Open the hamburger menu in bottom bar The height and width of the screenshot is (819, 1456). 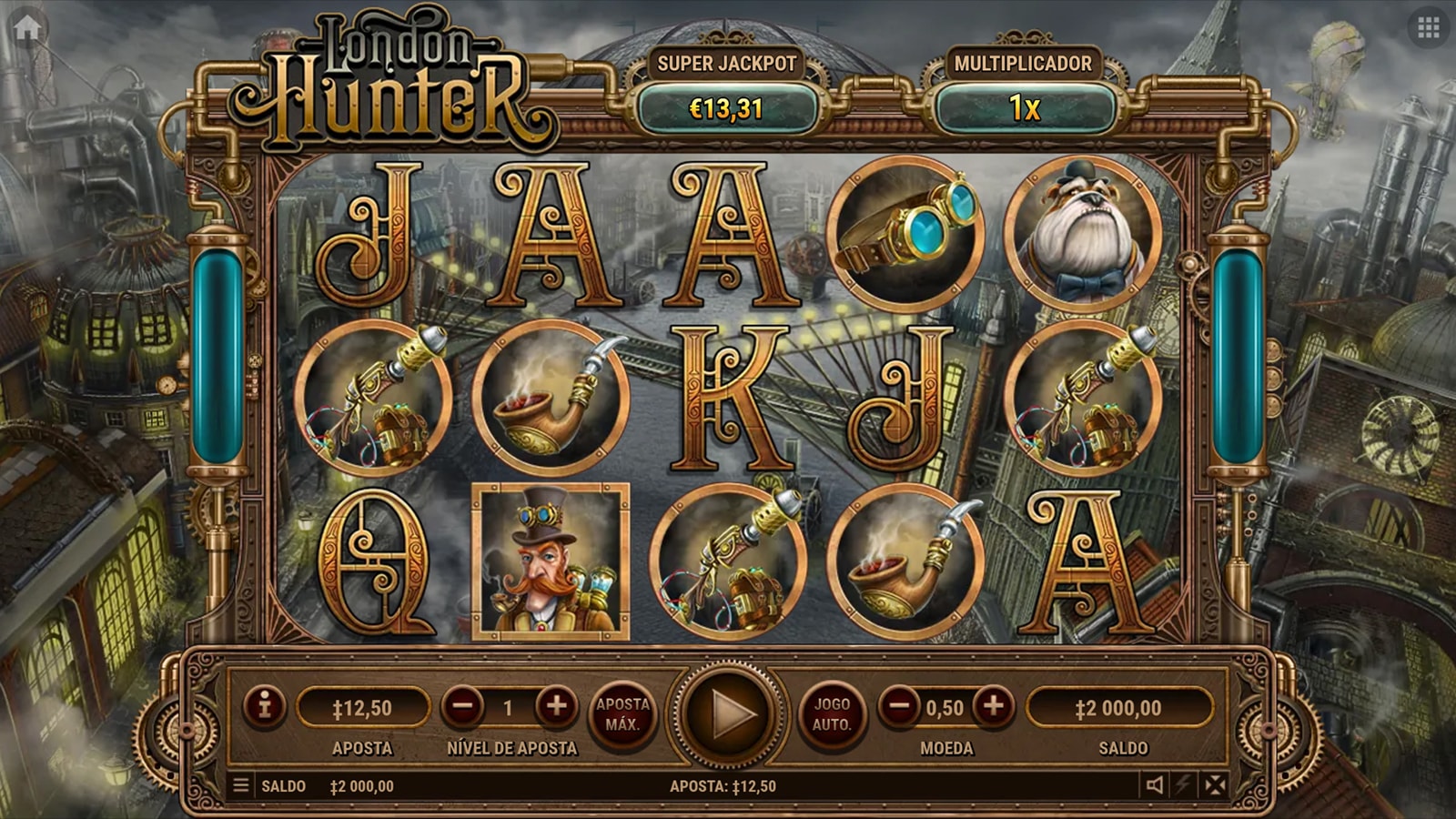pyautogui.click(x=241, y=785)
